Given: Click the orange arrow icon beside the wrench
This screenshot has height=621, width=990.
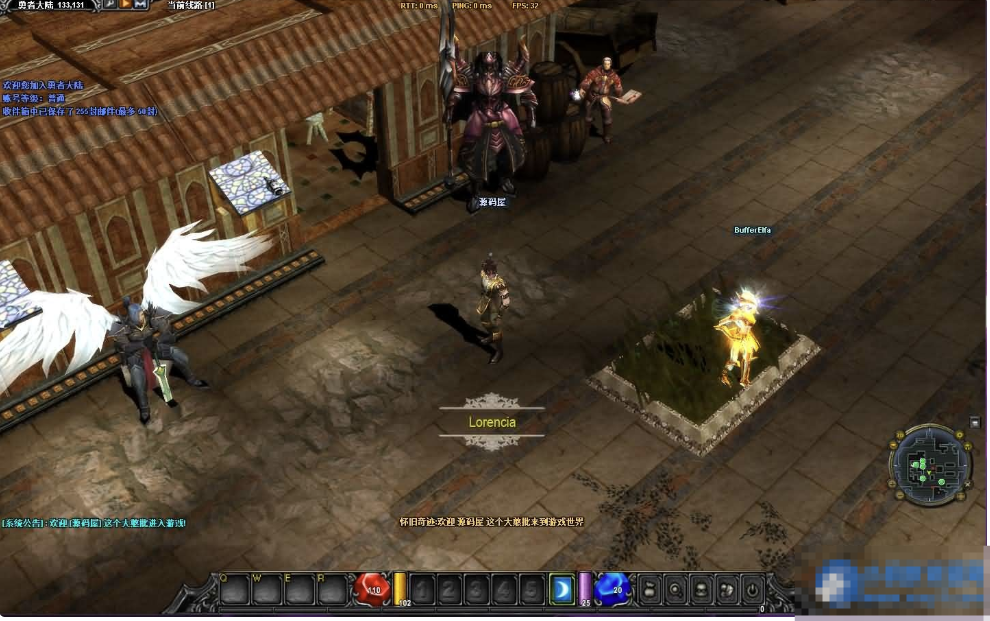Looking at the screenshot, I should (125, 5).
